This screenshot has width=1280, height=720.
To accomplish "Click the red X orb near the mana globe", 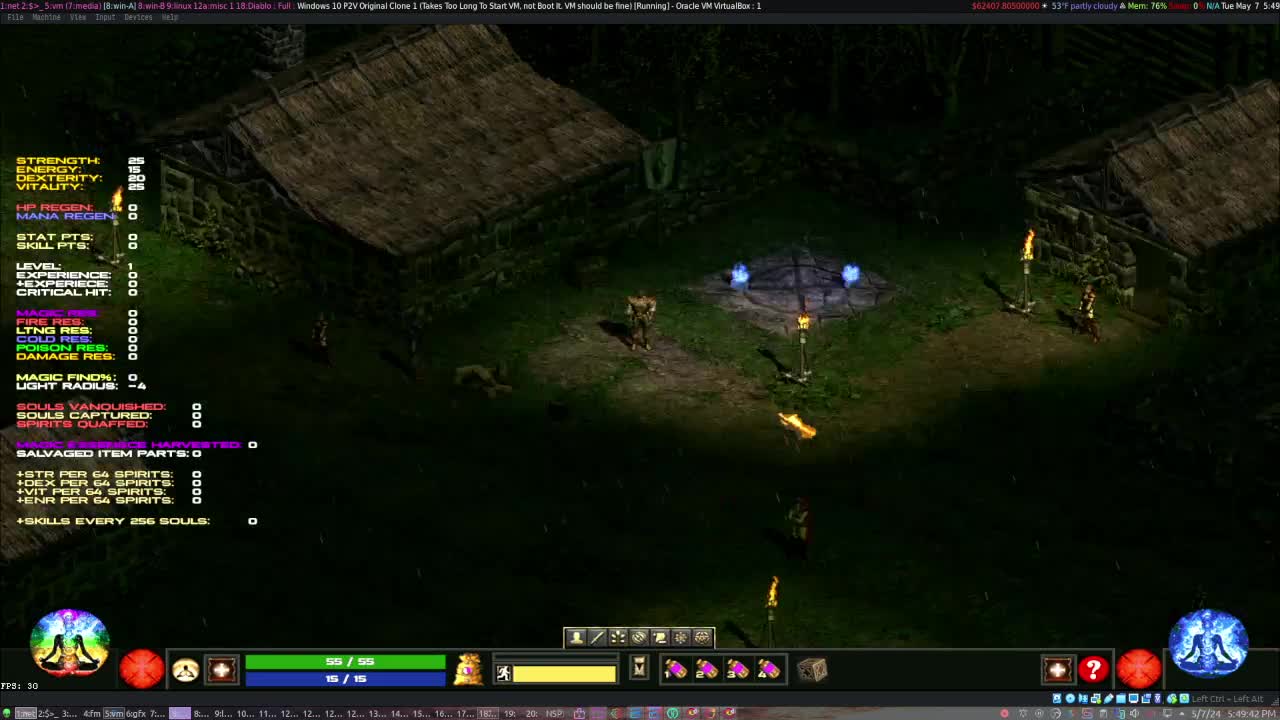I will [x=1139, y=670].
